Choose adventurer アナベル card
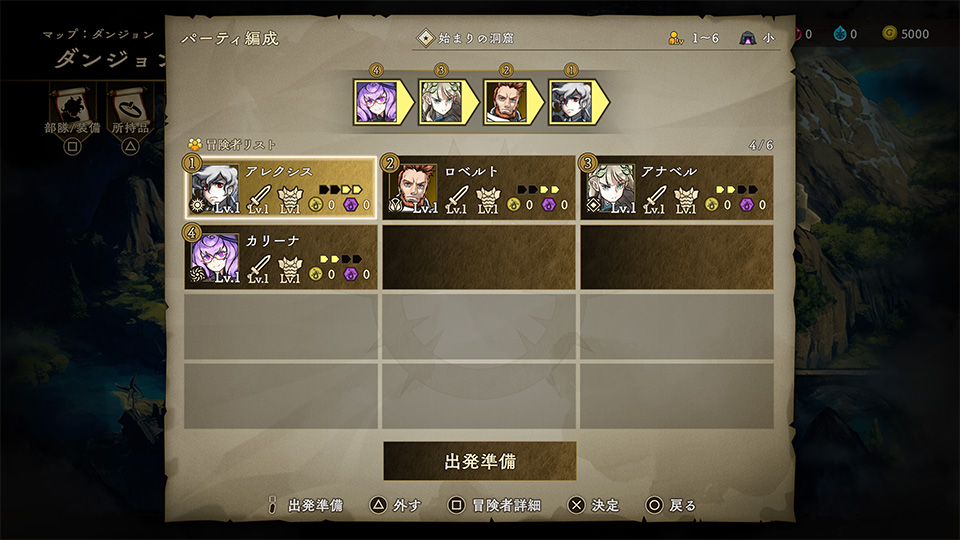This screenshot has height=540, width=960. (677, 189)
